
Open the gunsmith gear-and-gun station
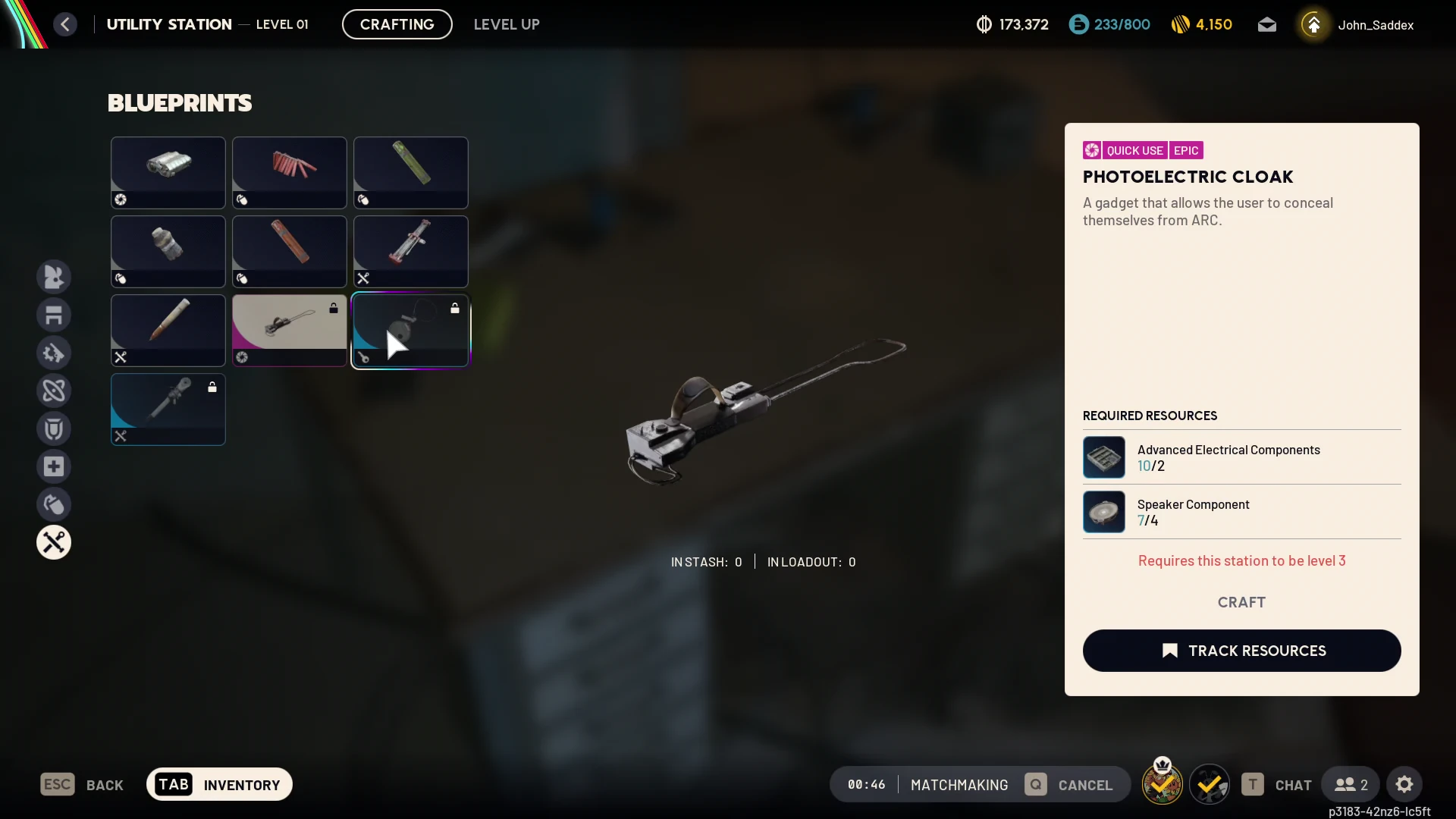(x=54, y=353)
